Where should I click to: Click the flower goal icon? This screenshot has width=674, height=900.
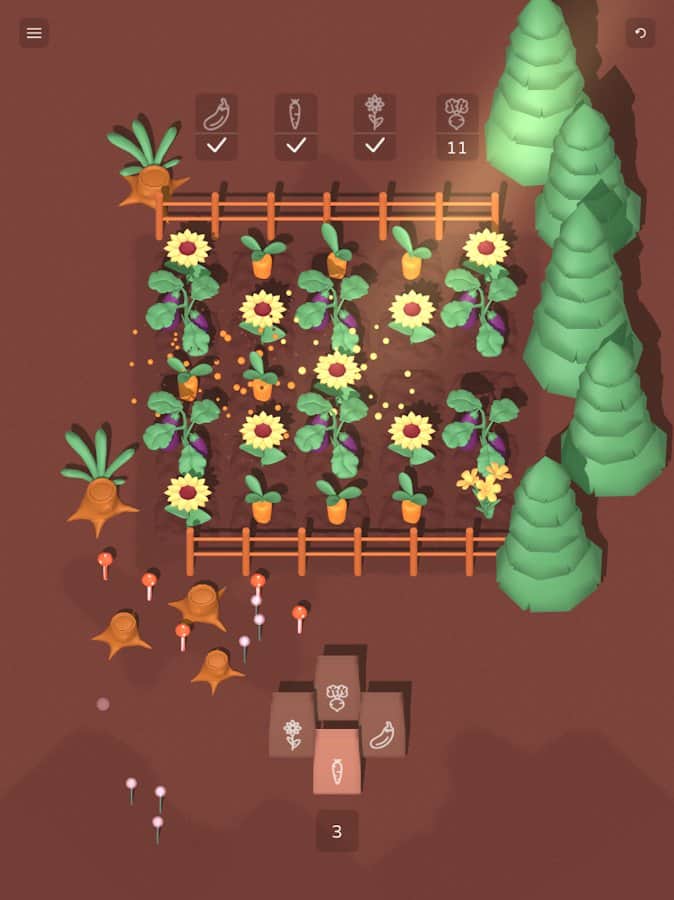[375, 114]
